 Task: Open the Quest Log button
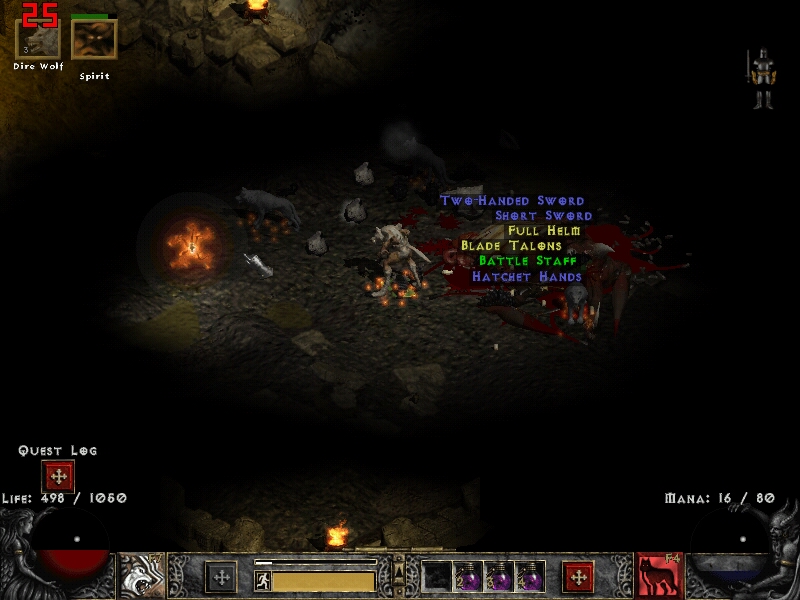pyautogui.click(x=58, y=476)
